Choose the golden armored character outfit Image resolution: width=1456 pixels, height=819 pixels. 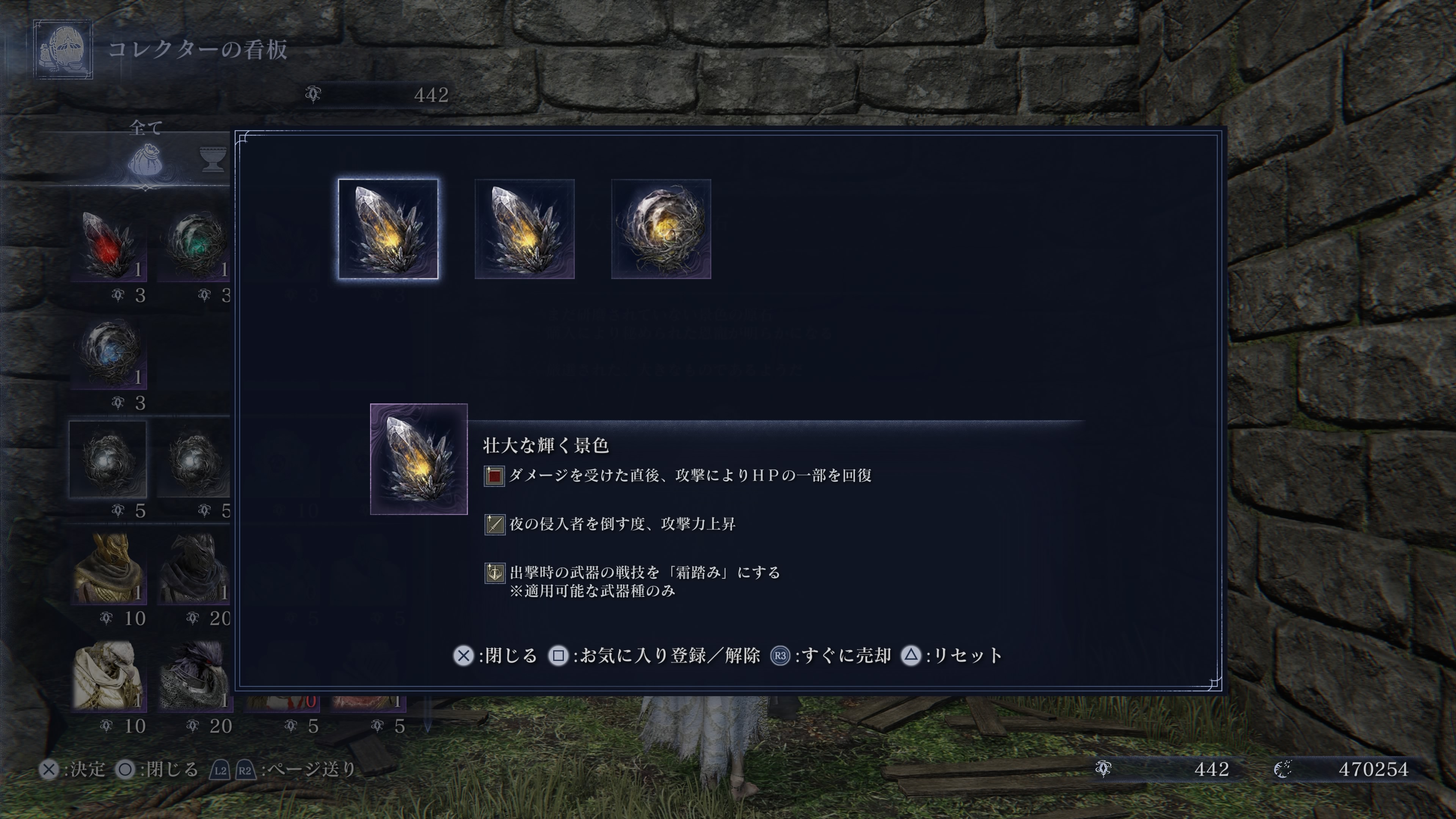[x=108, y=569]
